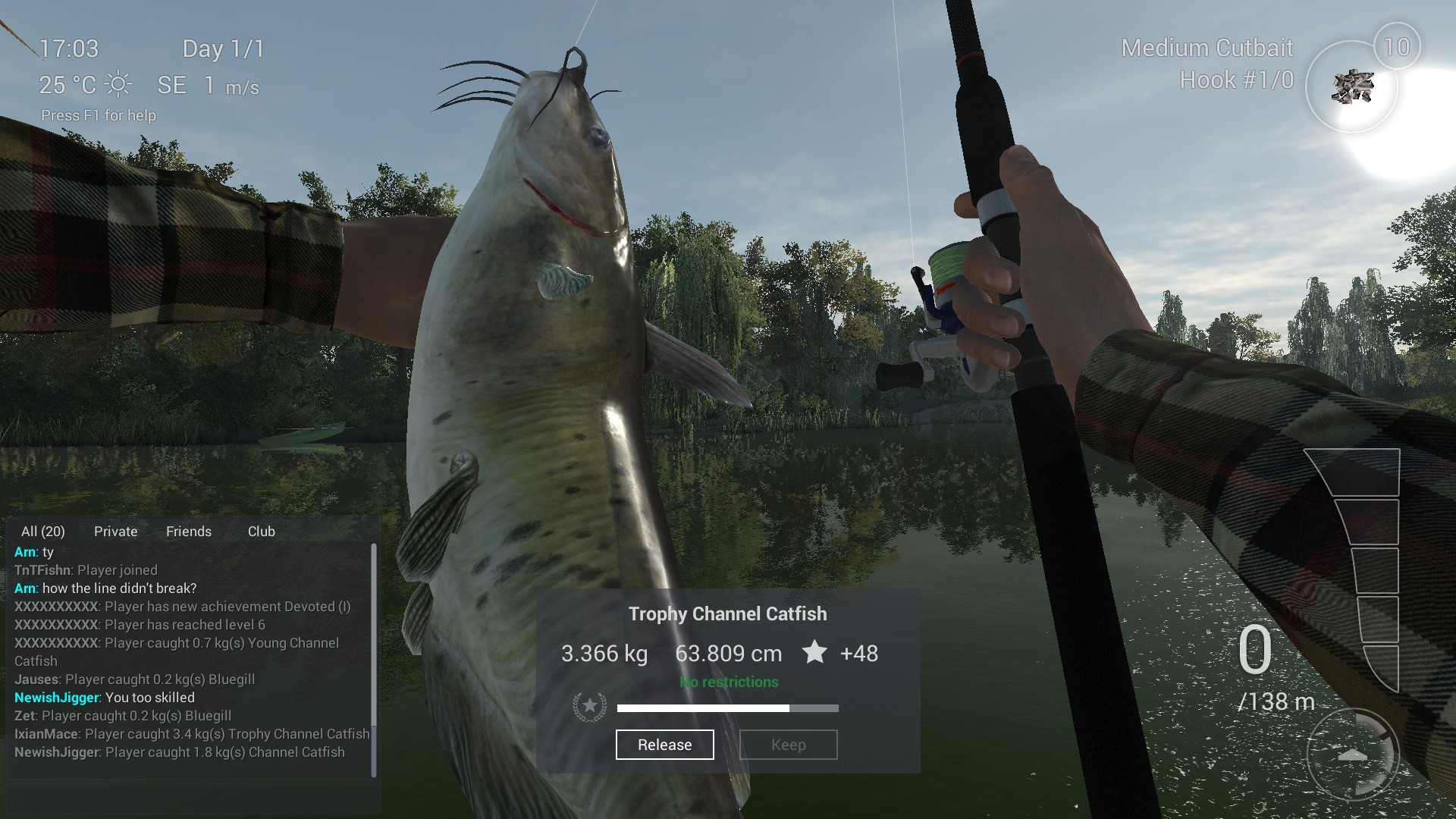Click the Medium Cutbait bait icon
1456x819 pixels.
(1353, 86)
